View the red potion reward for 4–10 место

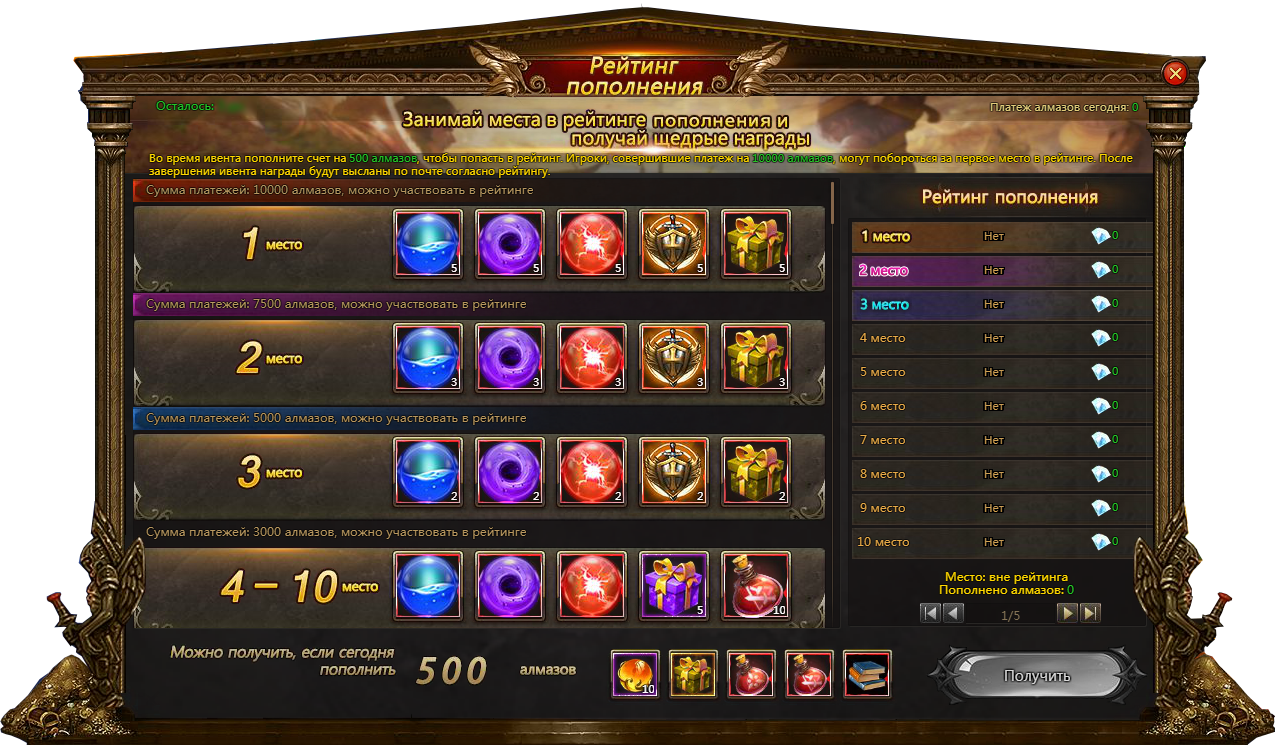coord(755,586)
